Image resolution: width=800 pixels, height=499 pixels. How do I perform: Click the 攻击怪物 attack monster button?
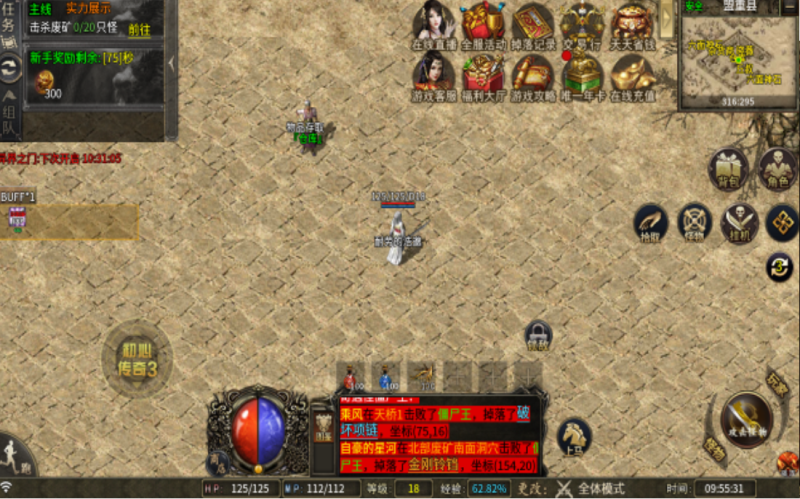pos(746,418)
